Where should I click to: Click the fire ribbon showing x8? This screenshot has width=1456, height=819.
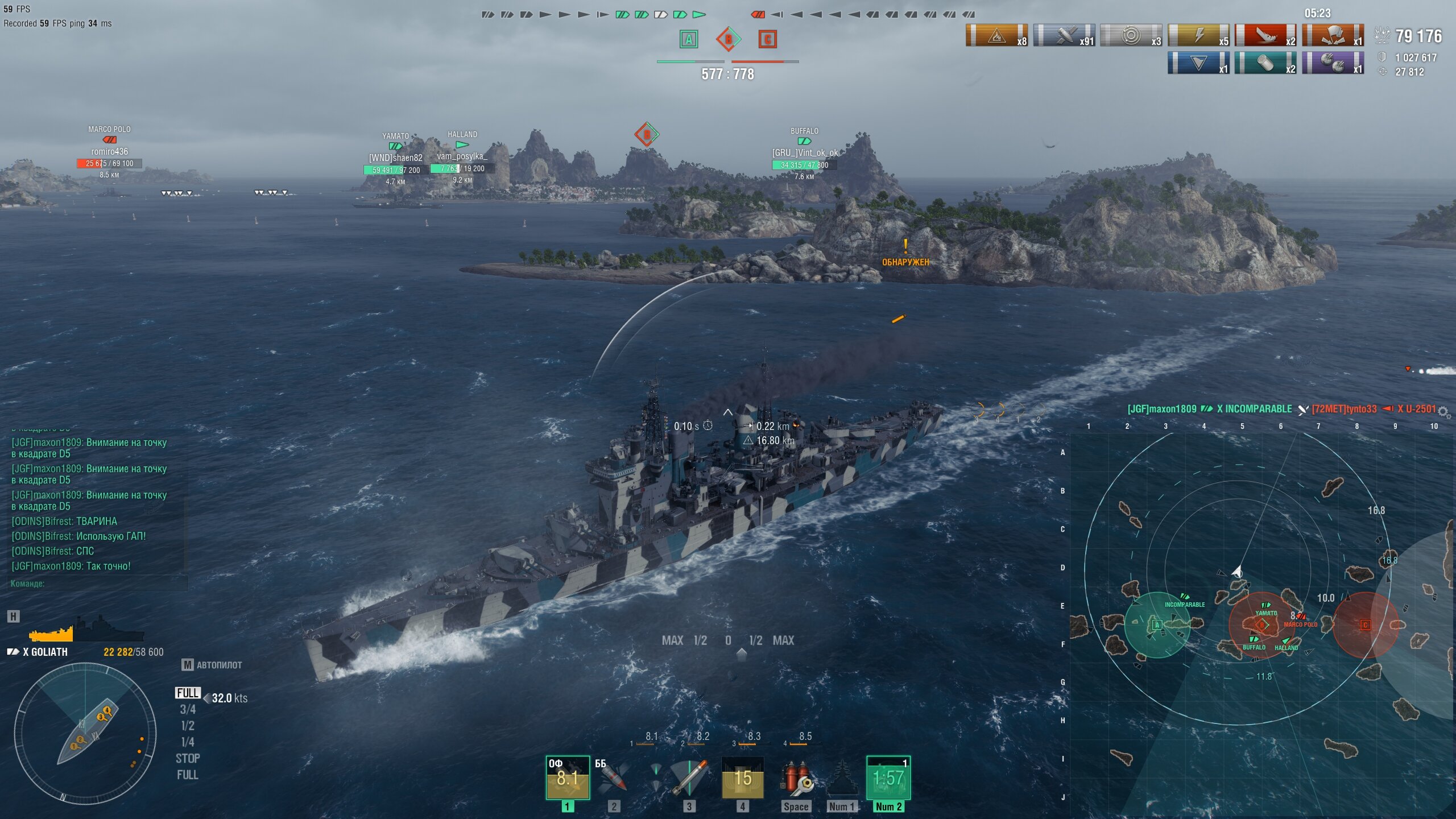tap(996, 36)
